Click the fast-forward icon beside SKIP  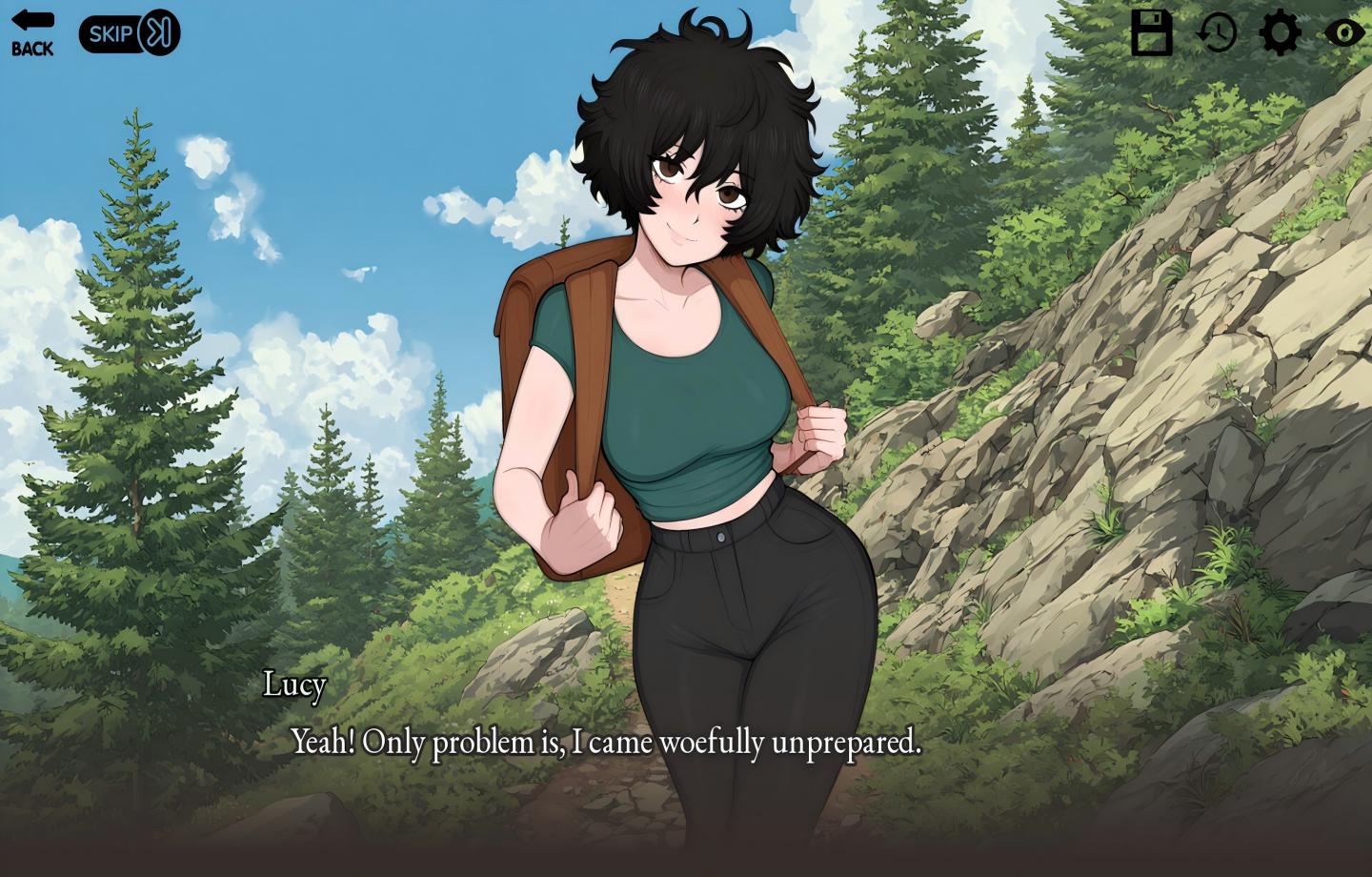coord(159,33)
